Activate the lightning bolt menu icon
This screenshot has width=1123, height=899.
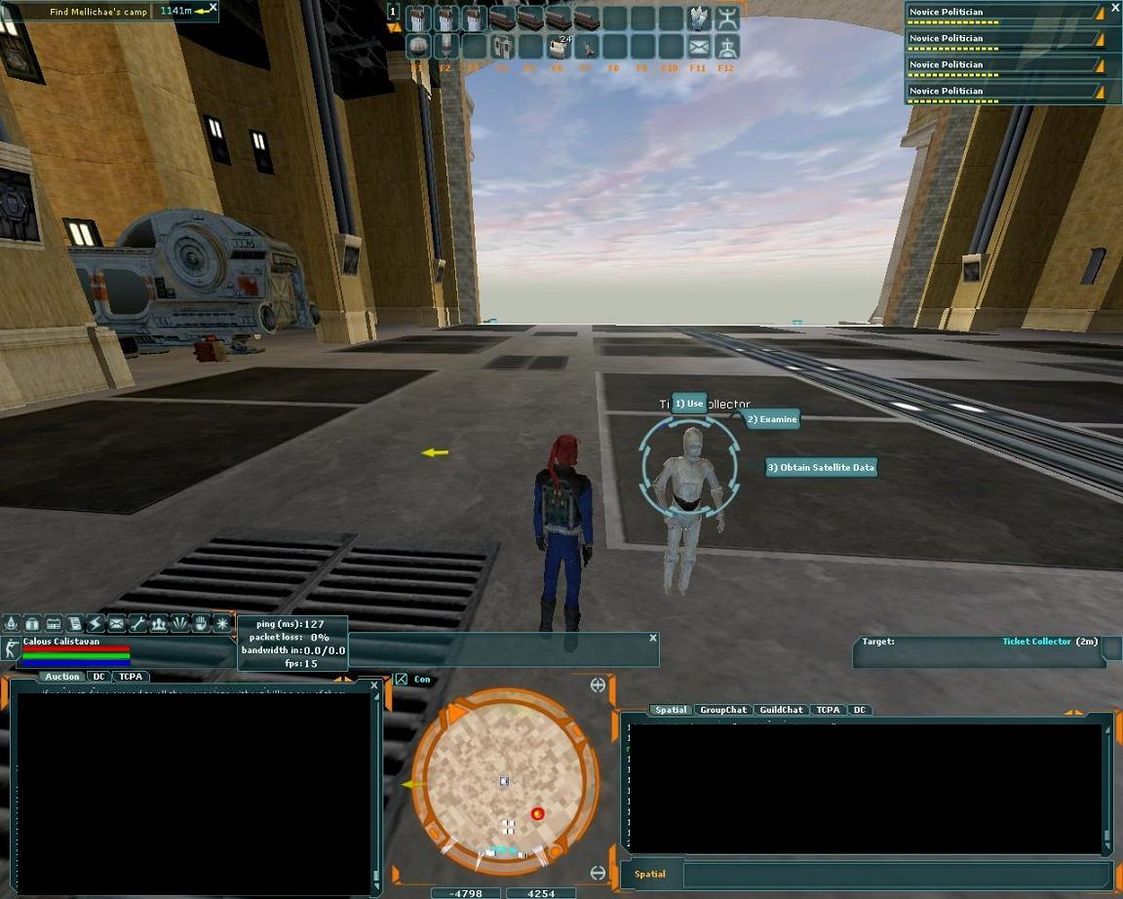point(96,624)
